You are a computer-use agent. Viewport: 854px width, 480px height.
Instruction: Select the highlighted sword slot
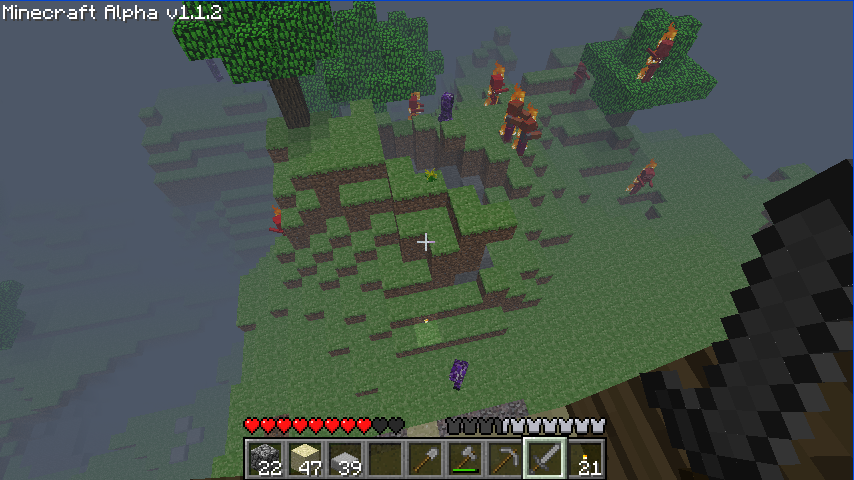(x=546, y=459)
